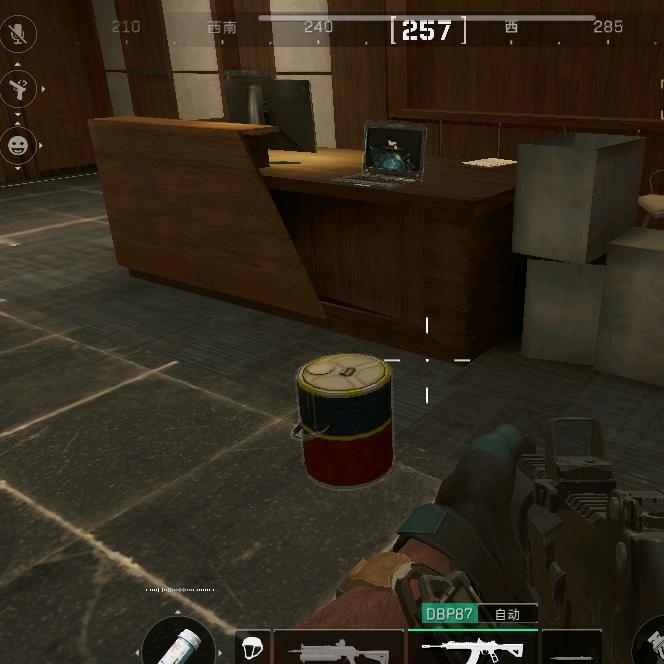
Task: Select the narrow melee weapon slot
Action: coord(571,648)
